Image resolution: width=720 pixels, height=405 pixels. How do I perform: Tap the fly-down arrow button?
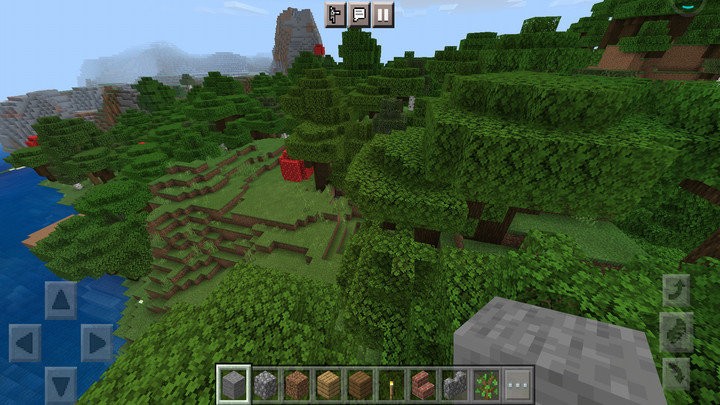pyautogui.click(x=676, y=373)
